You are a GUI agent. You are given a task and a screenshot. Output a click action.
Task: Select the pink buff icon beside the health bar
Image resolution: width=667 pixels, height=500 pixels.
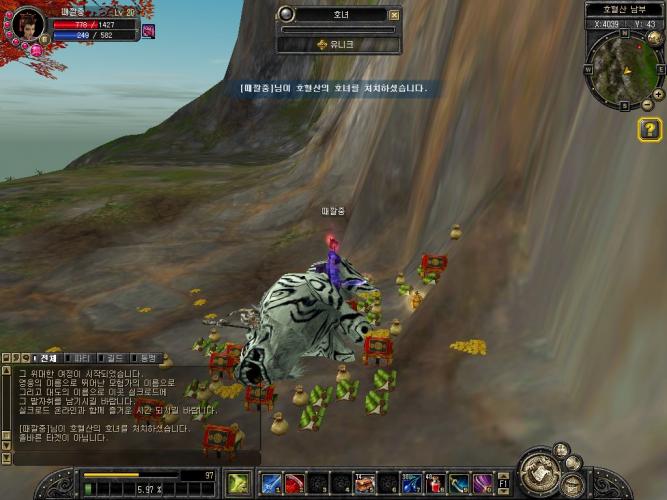tap(148, 31)
